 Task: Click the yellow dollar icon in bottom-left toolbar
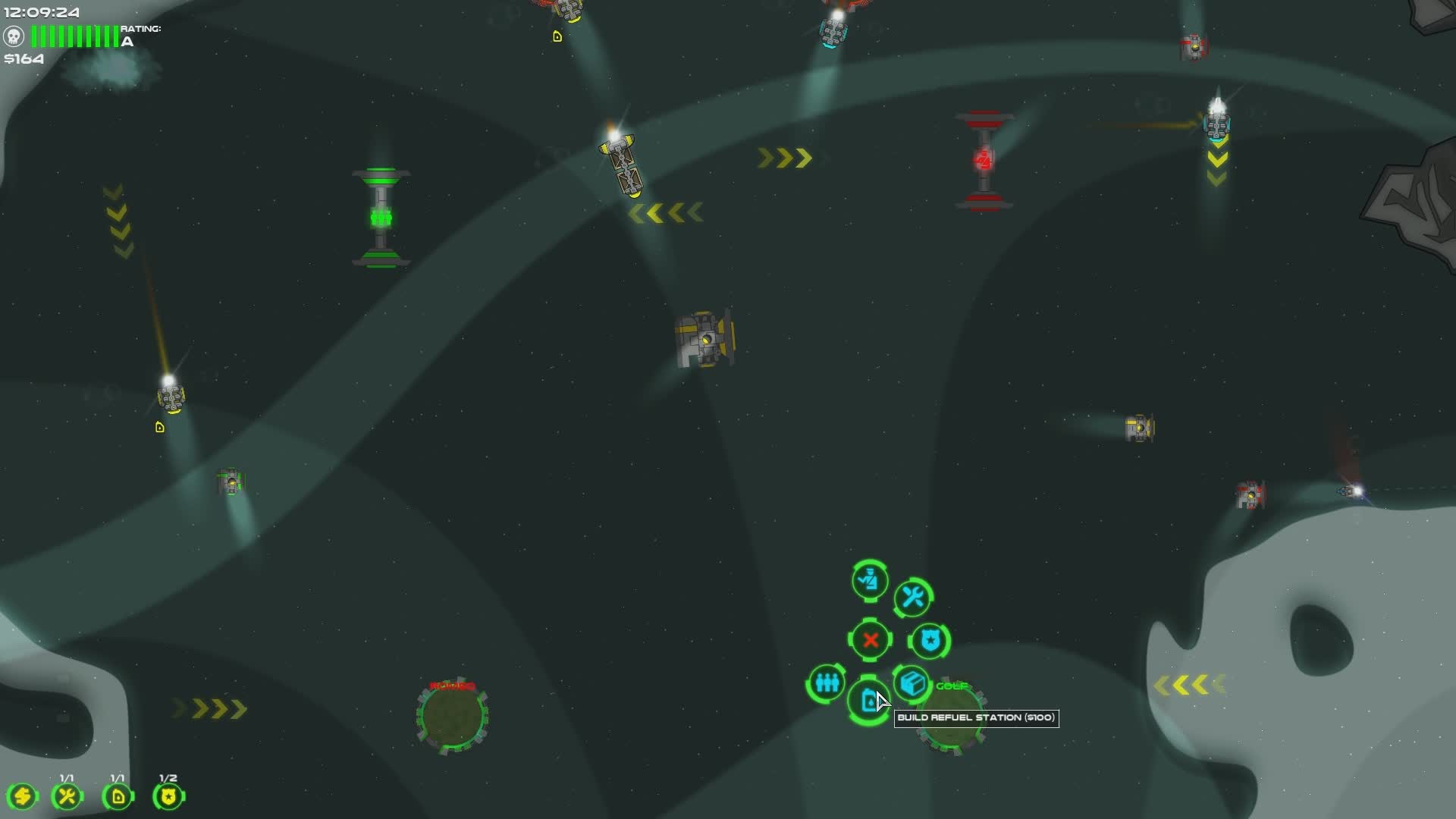click(x=23, y=795)
